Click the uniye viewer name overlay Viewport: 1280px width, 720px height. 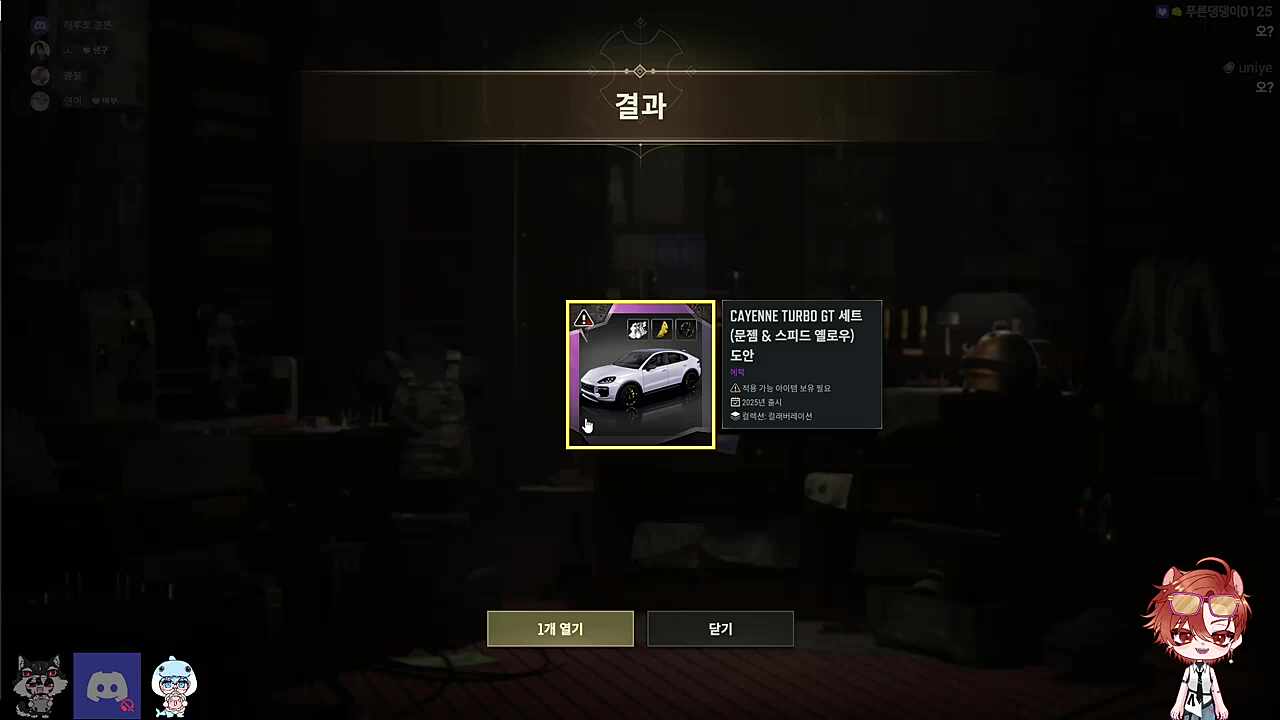click(x=1254, y=67)
